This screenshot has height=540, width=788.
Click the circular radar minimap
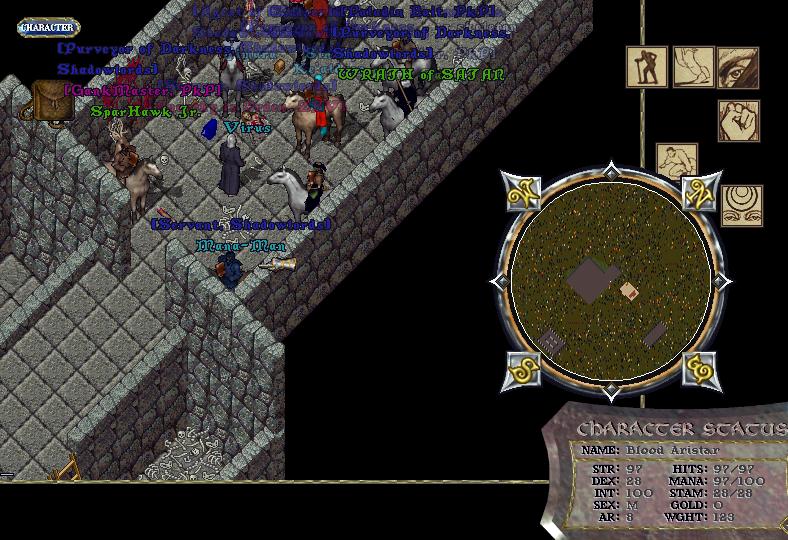(611, 276)
